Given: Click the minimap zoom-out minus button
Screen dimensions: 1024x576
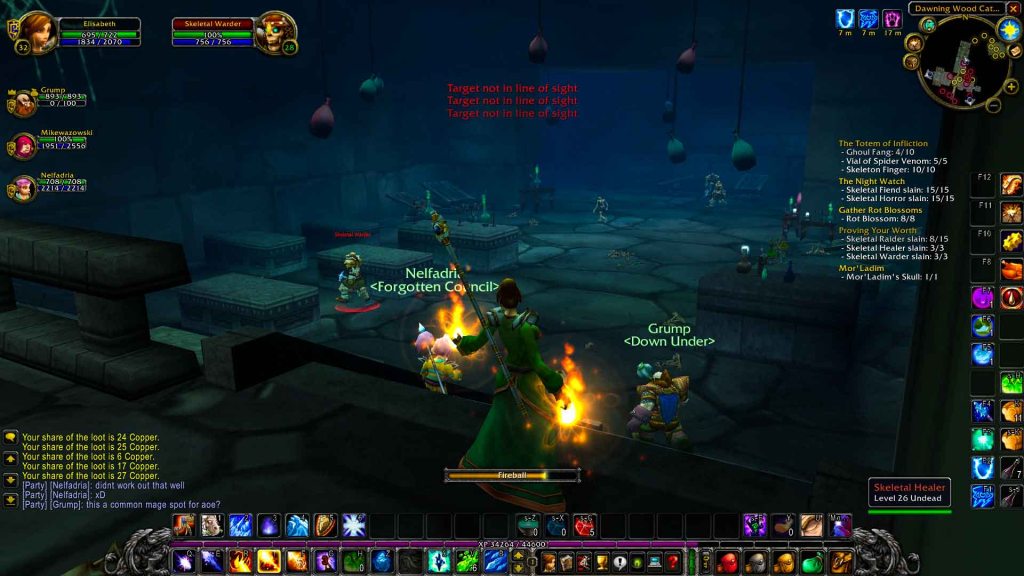Looking at the screenshot, I should pos(994,103).
